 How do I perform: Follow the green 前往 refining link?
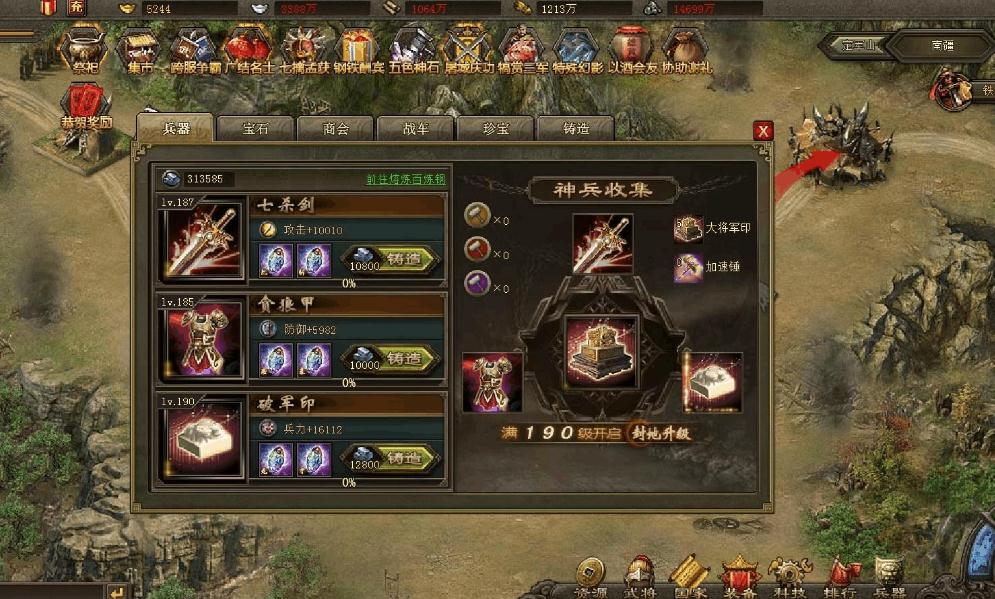point(405,179)
